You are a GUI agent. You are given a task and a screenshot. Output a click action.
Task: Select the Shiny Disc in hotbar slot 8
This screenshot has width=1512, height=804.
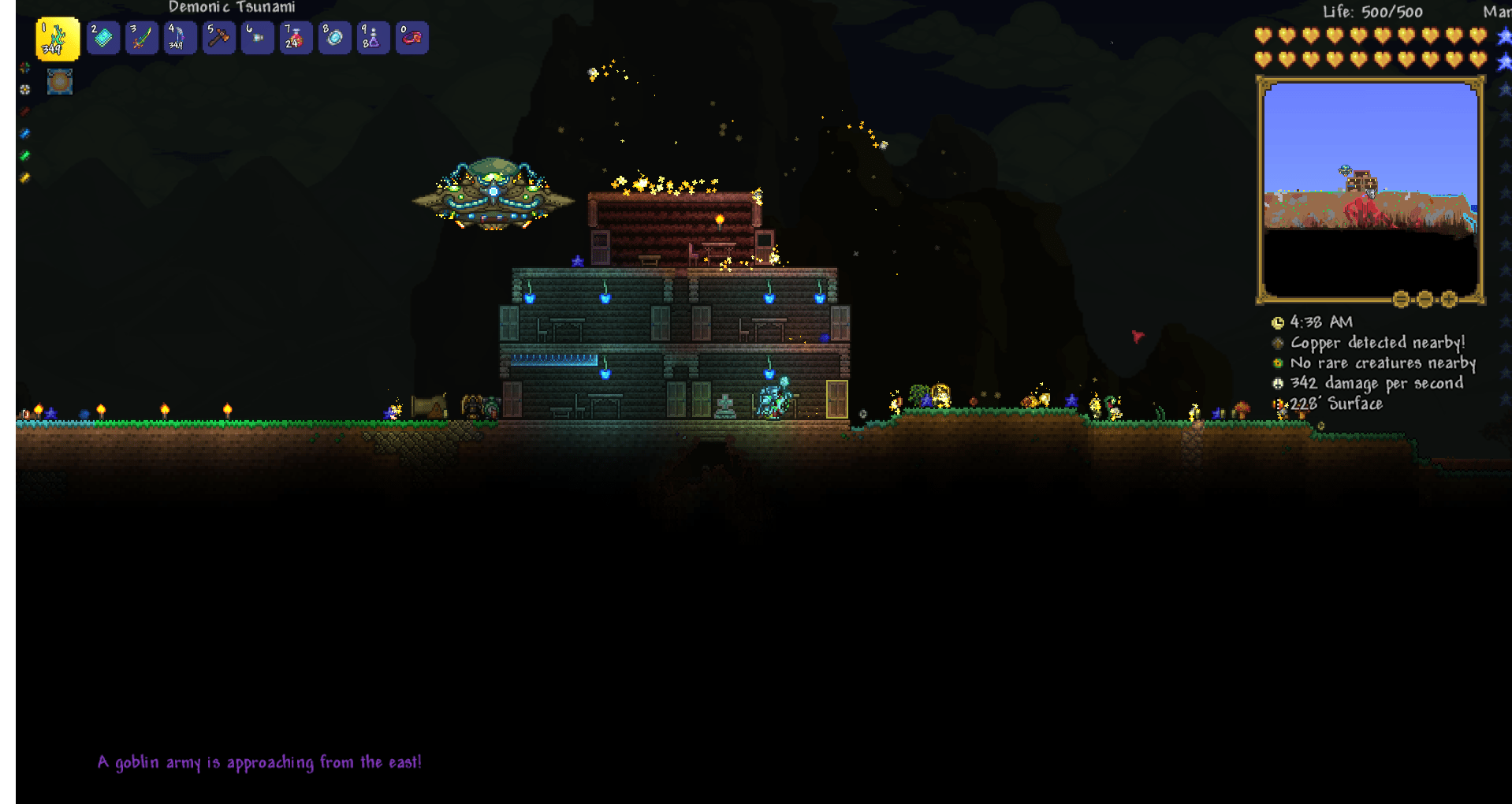[333, 37]
